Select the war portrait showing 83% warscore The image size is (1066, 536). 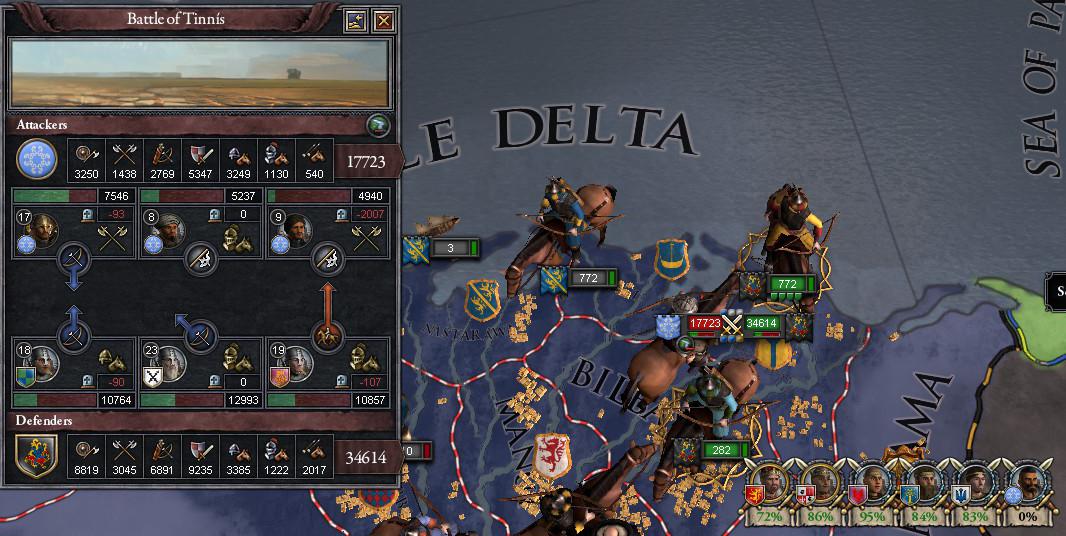click(975, 486)
